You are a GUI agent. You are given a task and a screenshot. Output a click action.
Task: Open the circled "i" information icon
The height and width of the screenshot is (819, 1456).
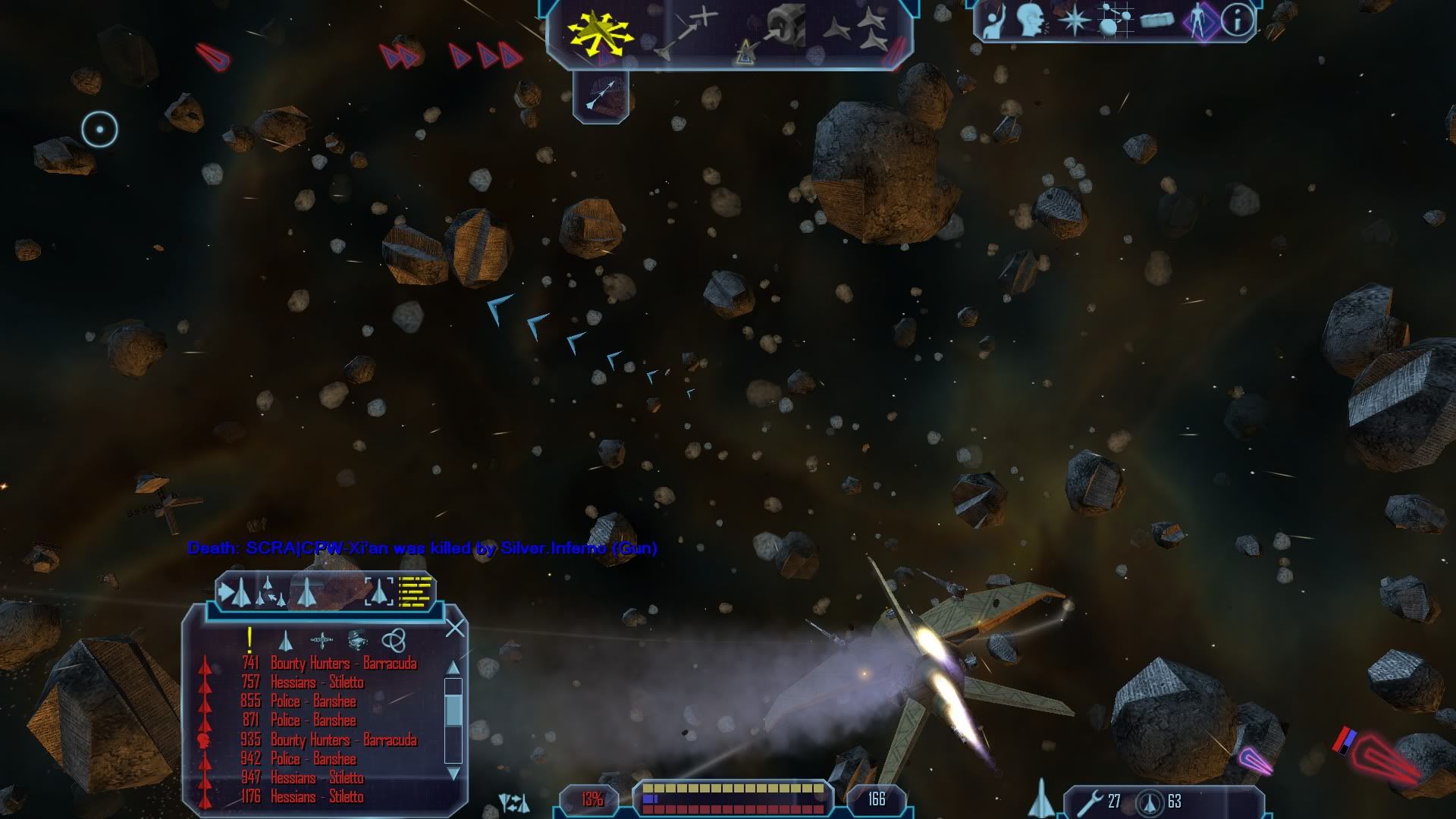pyautogui.click(x=1238, y=20)
